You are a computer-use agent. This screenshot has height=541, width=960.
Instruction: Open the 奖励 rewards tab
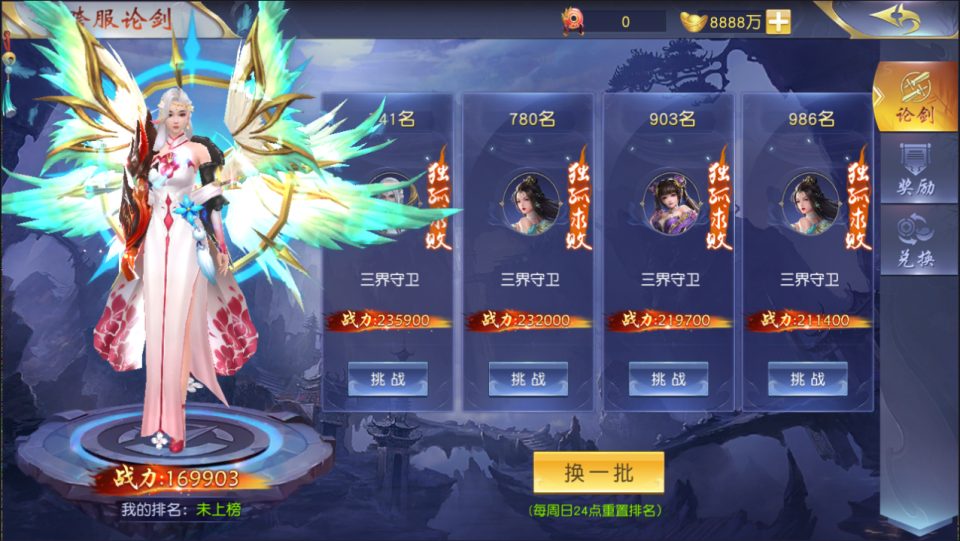click(x=916, y=170)
